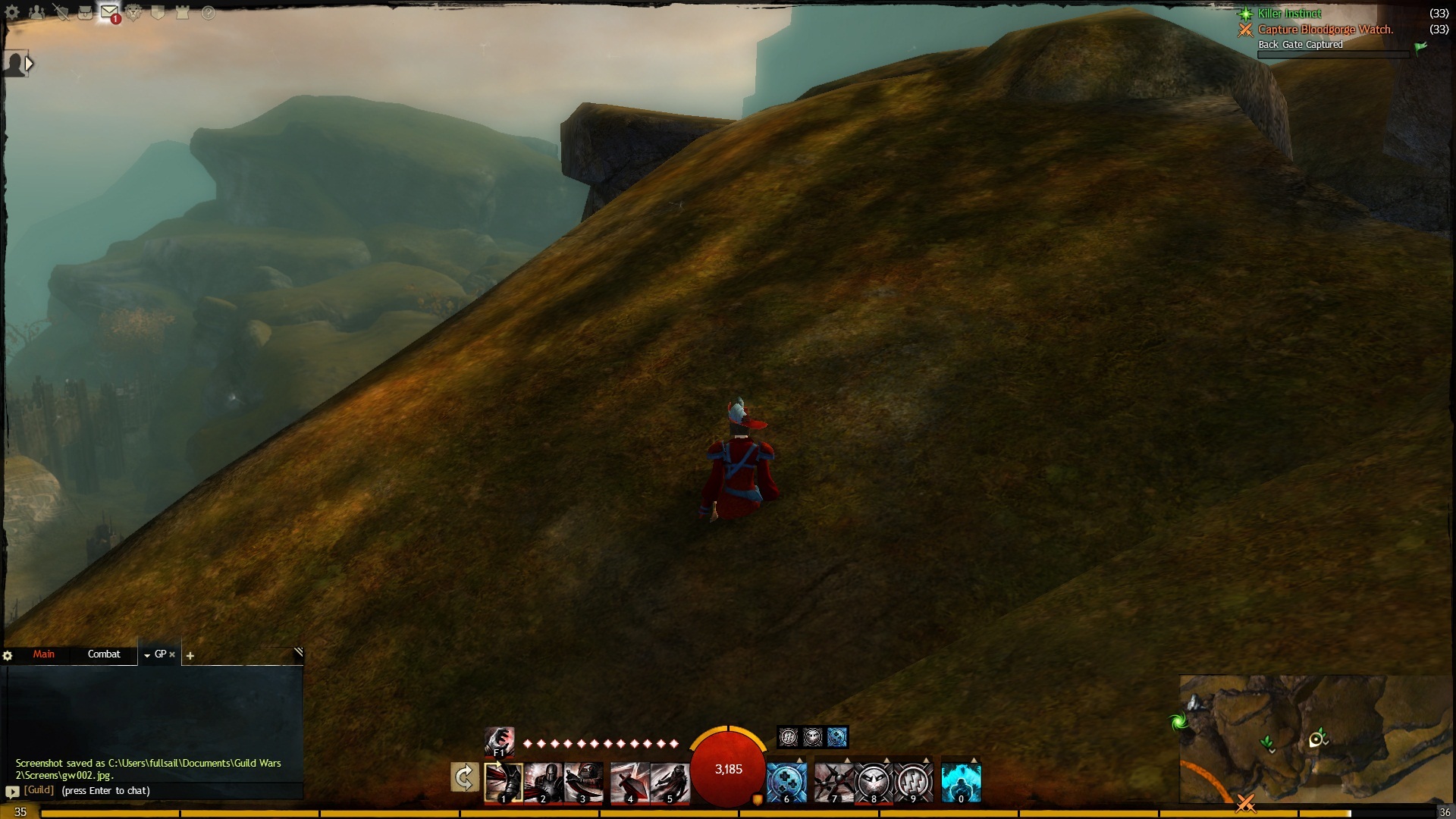
Task: Open the mail envelope with notification
Action: (109, 13)
